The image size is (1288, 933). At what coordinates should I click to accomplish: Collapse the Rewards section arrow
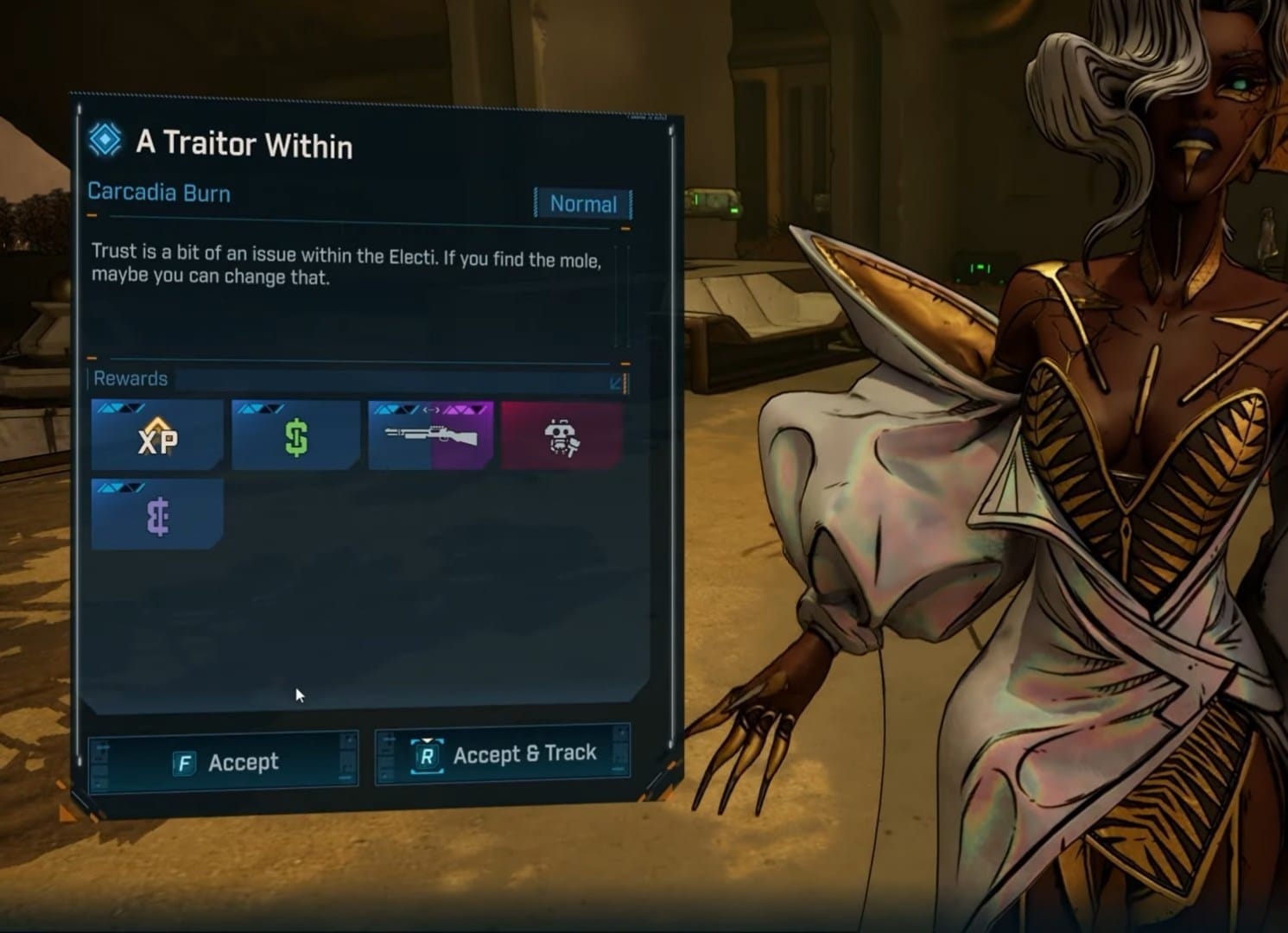click(x=617, y=382)
